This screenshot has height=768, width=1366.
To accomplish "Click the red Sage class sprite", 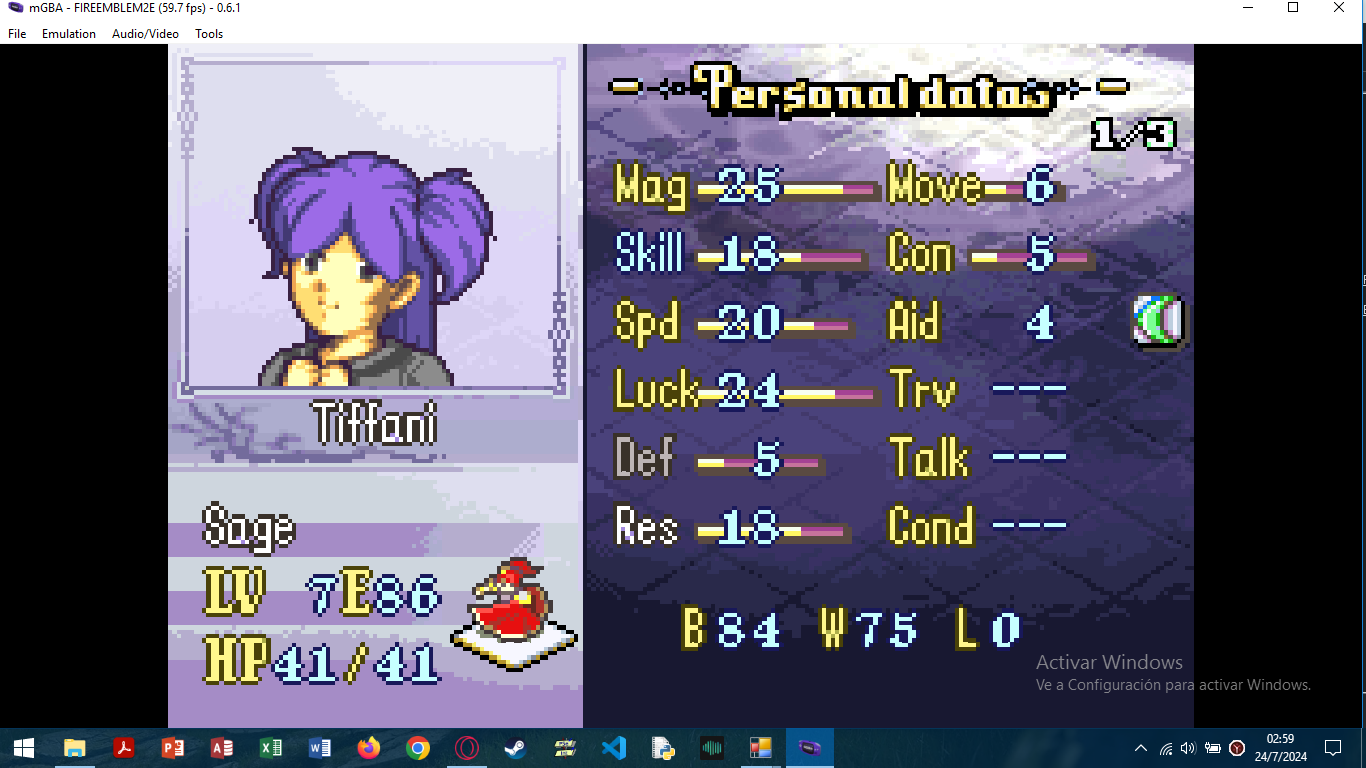I will [514, 606].
